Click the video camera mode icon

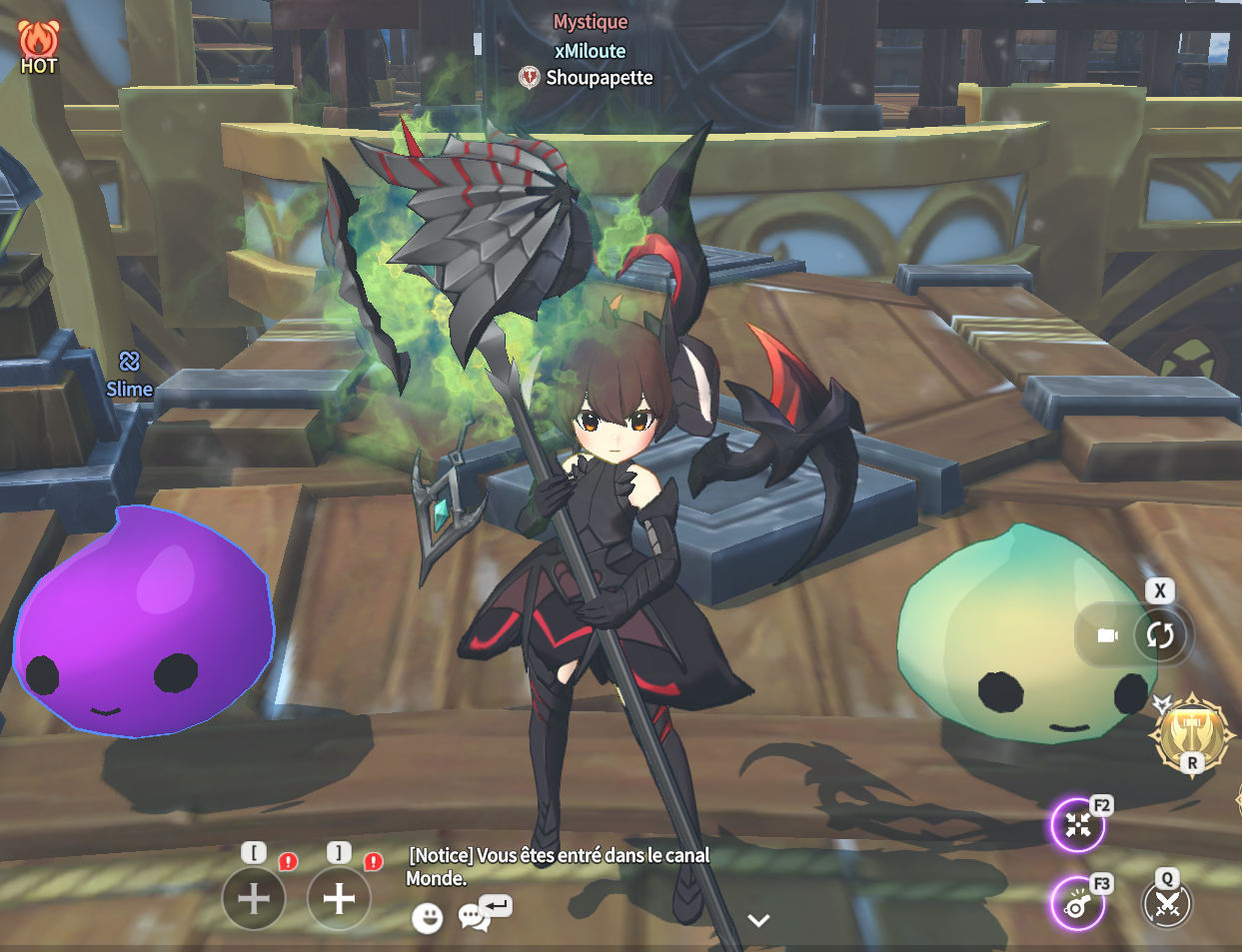[x=1107, y=635]
